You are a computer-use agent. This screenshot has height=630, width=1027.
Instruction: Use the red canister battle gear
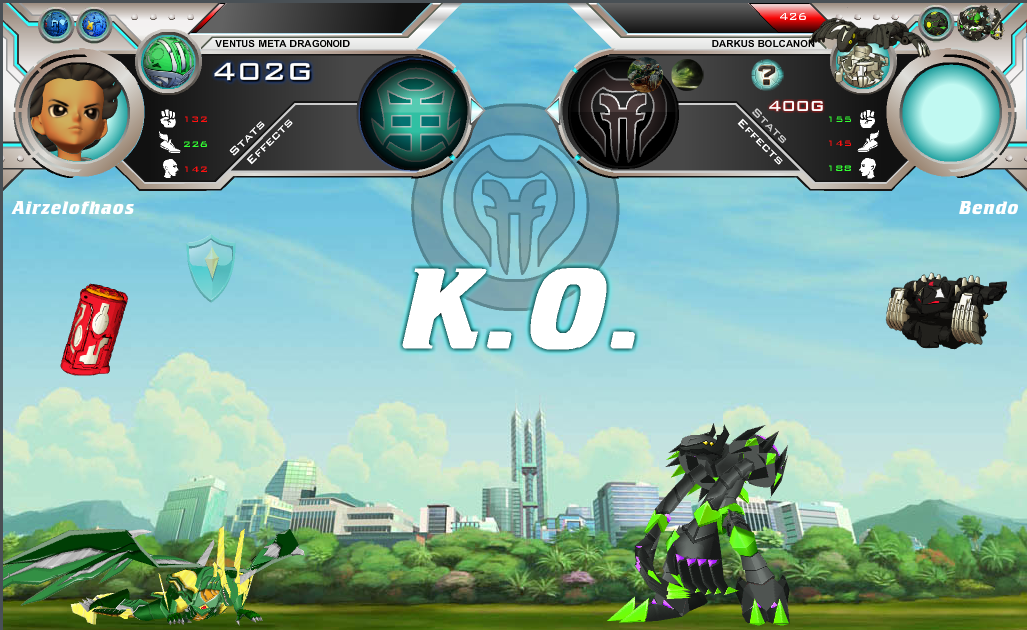[94, 329]
